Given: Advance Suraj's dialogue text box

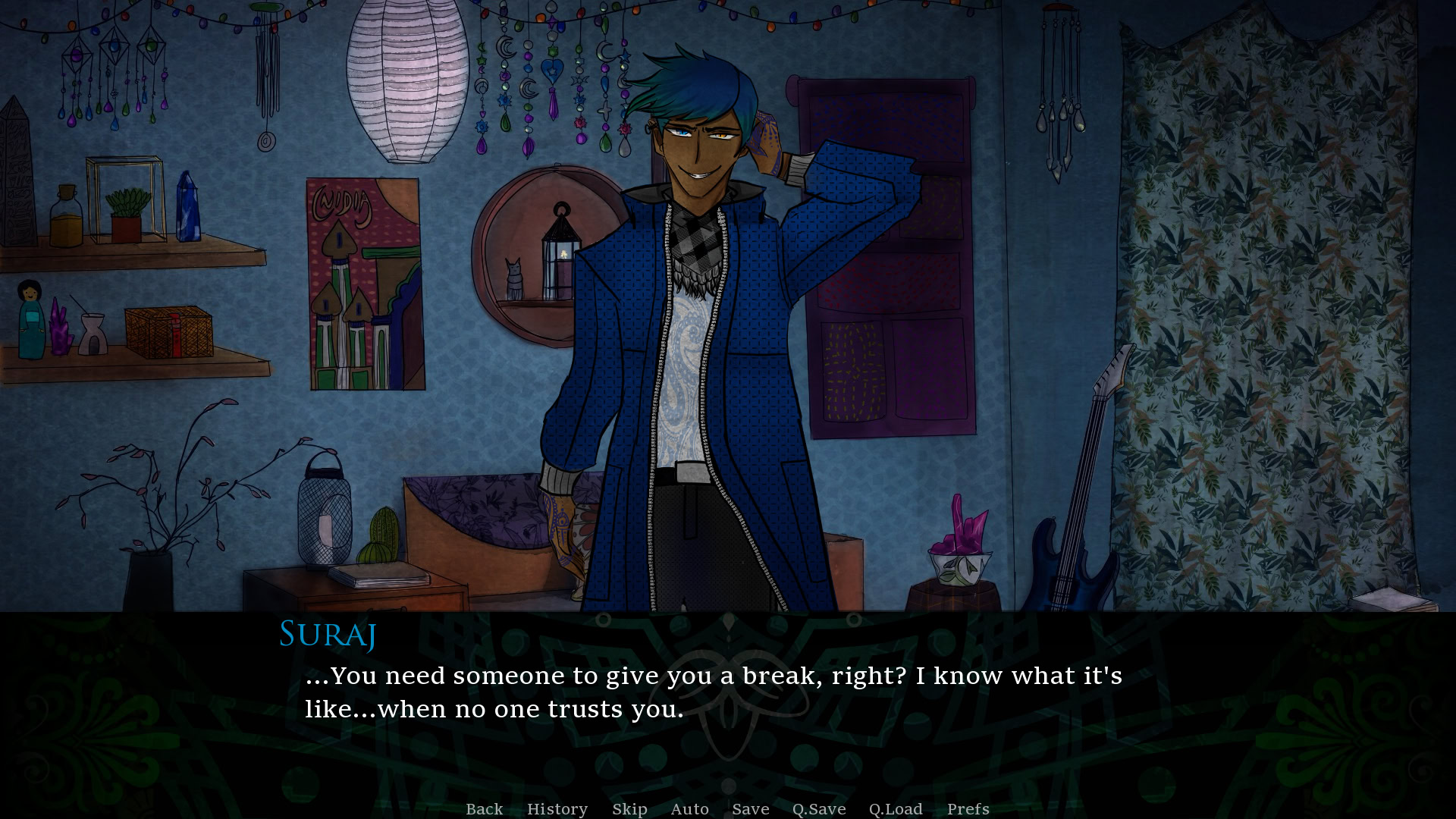Looking at the screenshot, I should coord(713,692).
